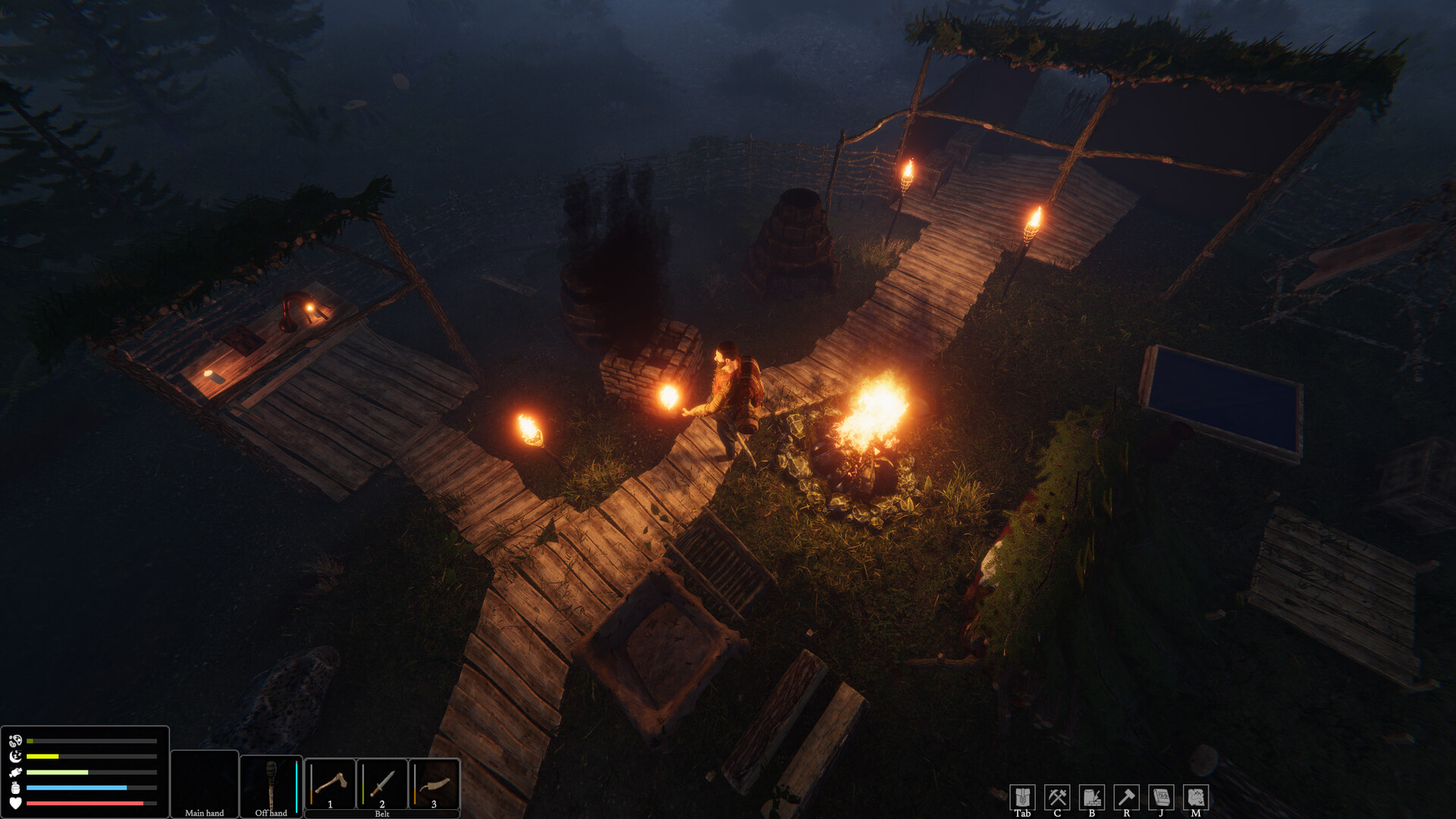Open the journal book

1161,797
